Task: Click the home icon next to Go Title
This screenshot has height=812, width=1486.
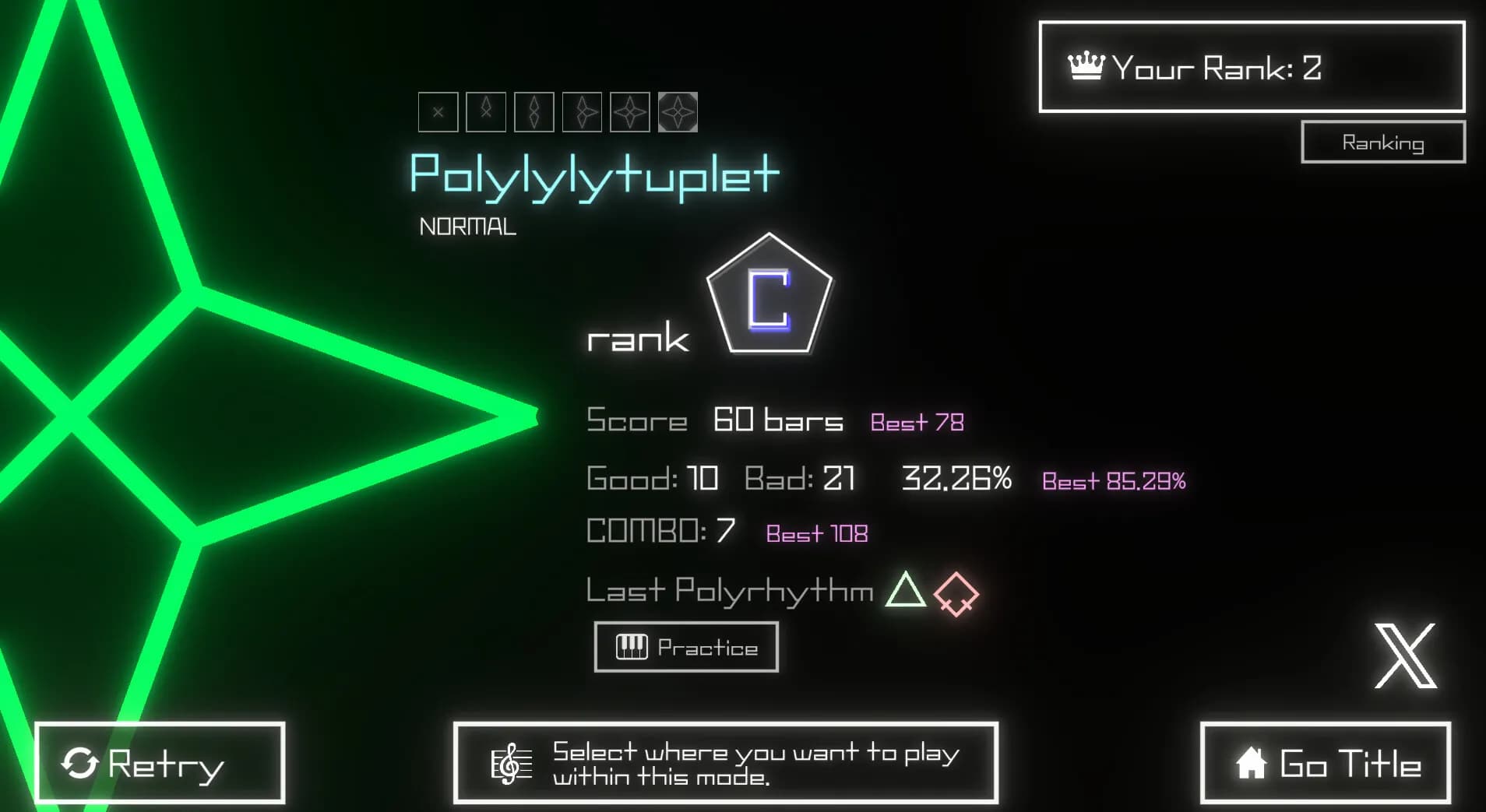Action: point(1252,764)
